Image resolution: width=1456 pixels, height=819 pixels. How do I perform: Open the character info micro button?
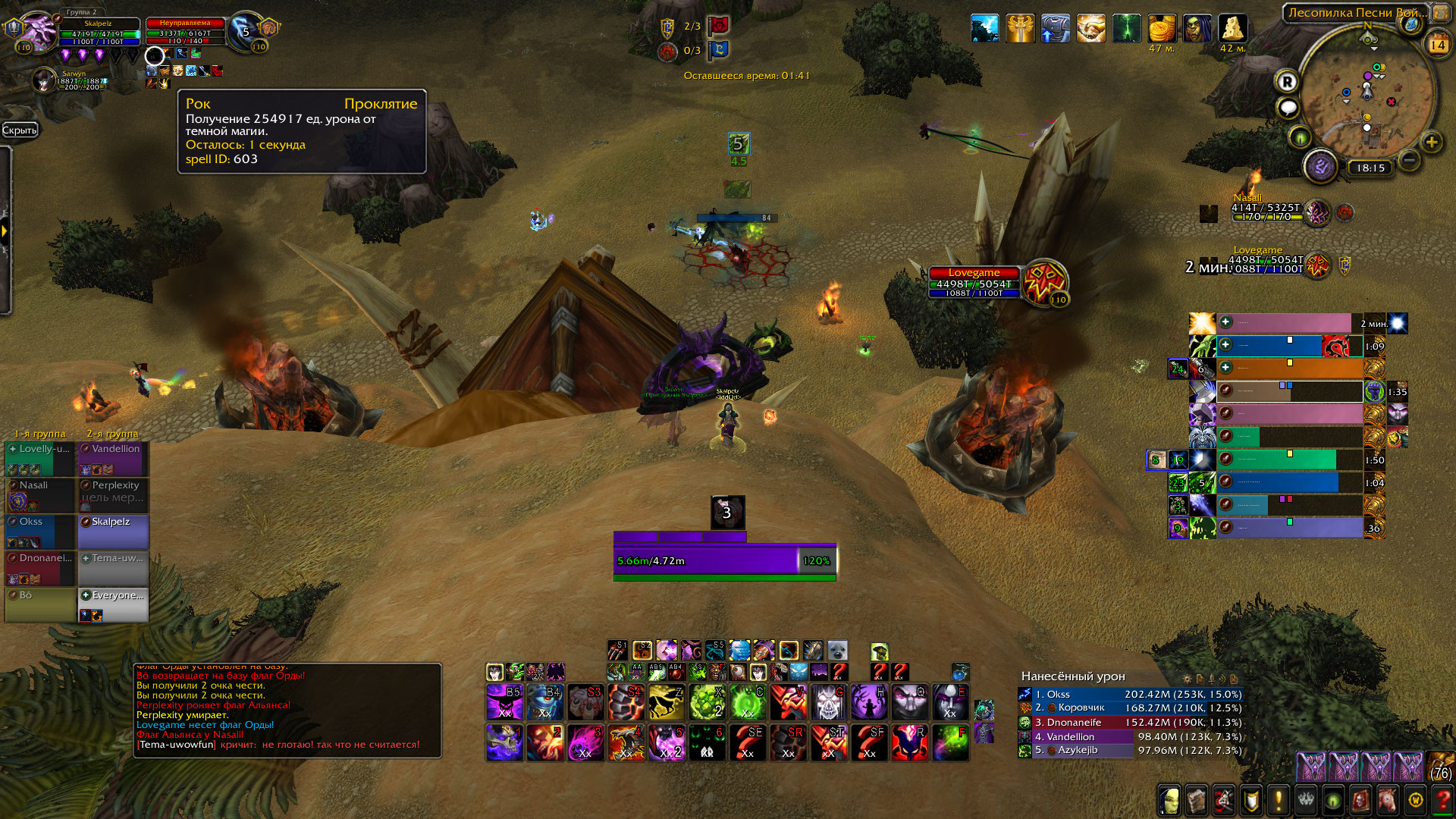(1169, 799)
